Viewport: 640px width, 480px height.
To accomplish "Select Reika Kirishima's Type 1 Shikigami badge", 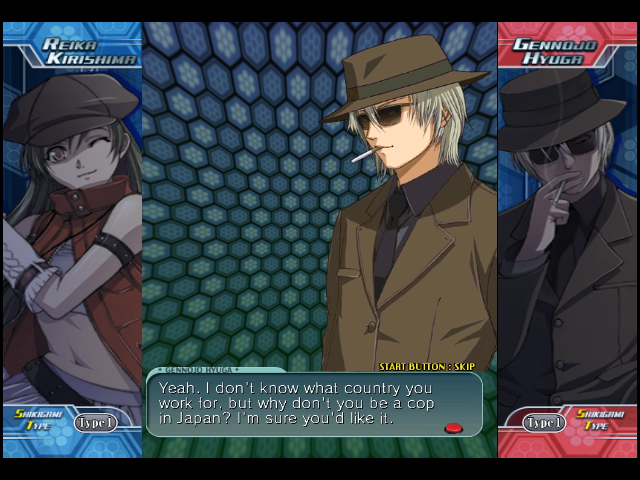I will point(96,422).
